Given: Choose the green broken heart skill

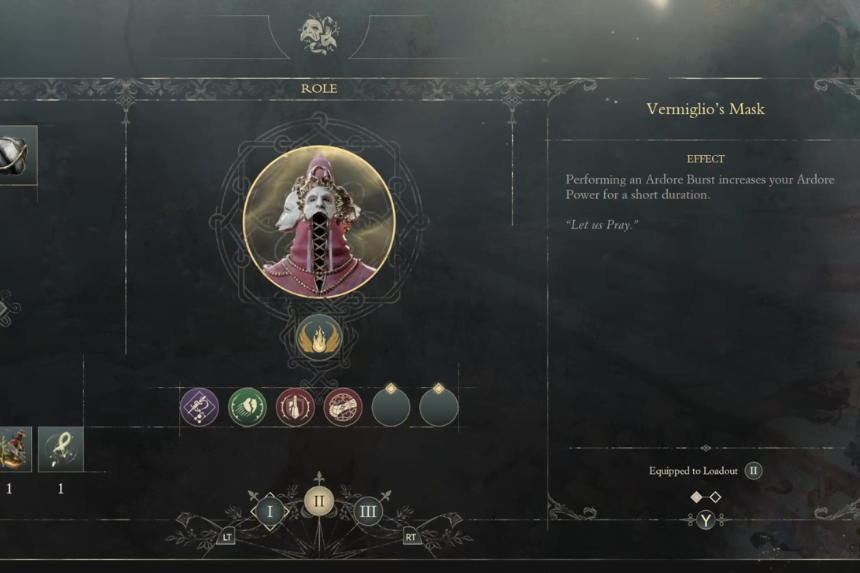Looking at the screenshot, I should click(247, 407).
